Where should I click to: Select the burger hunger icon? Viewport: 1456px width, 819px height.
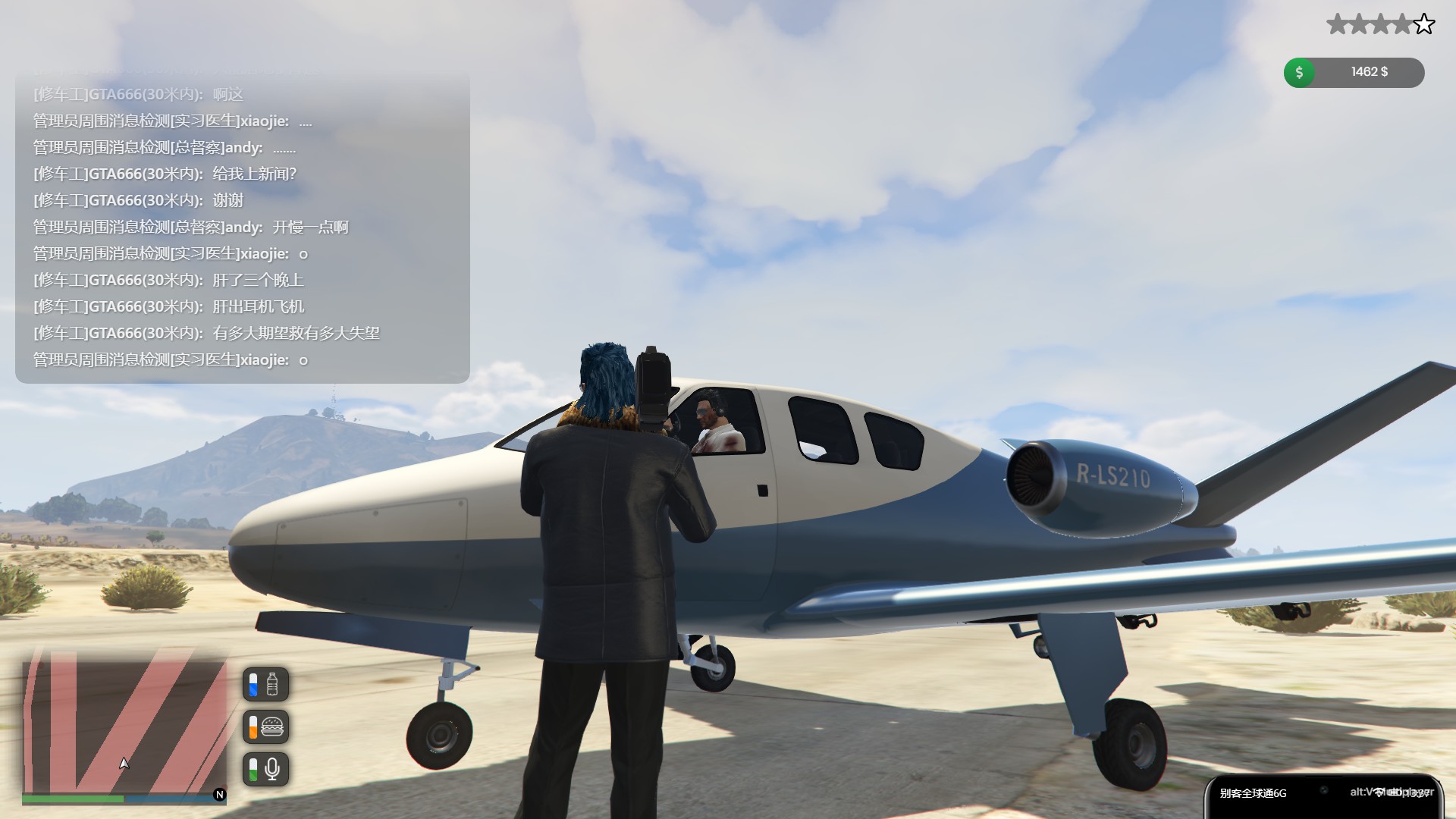[271, 727]
